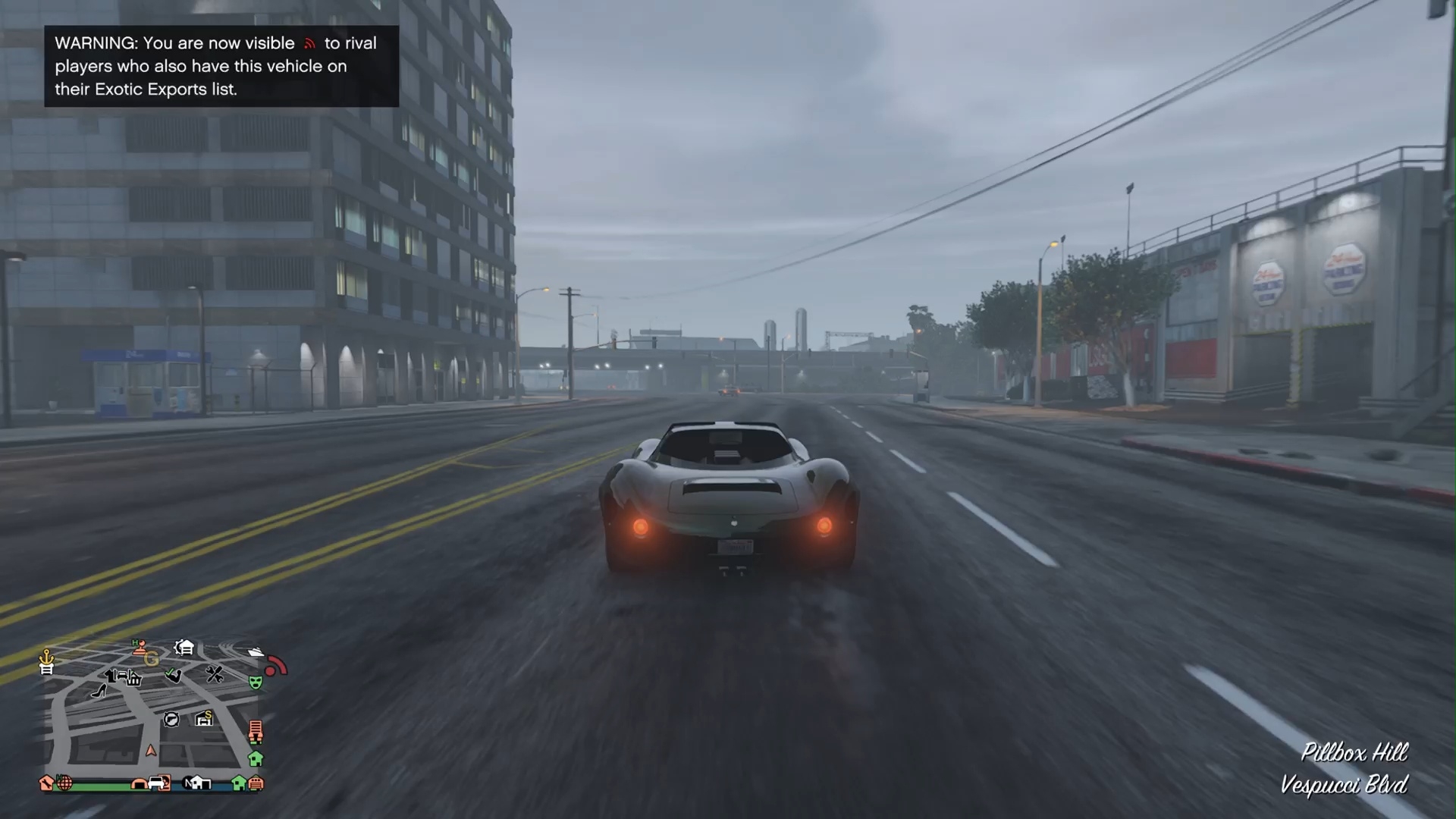Image resolution: width=1456 pixels, height=819 pixels.
Task: Click the orange garage-door blip
Action: pos(256,783)
